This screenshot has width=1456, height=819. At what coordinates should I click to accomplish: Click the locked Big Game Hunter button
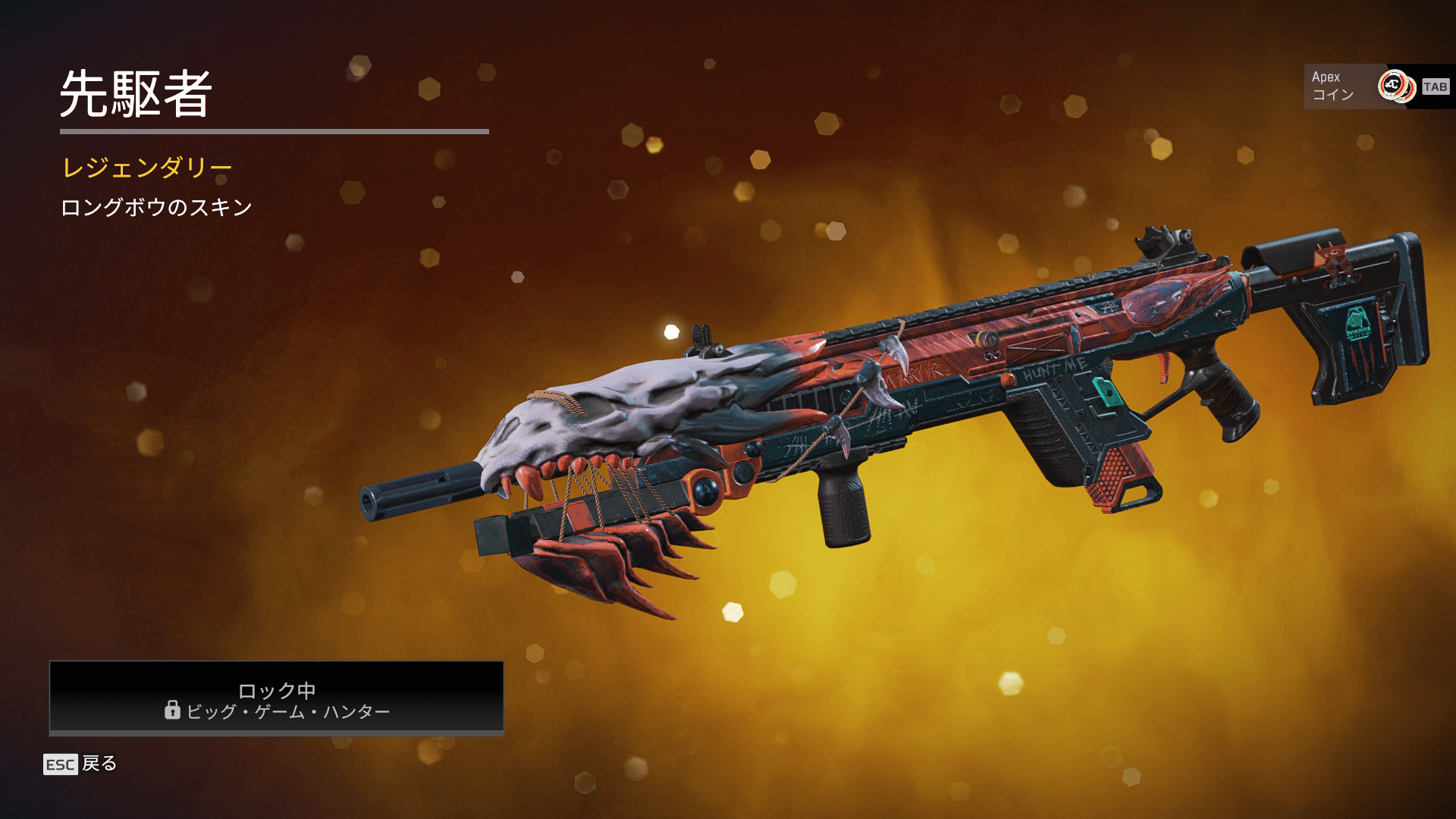click(x=277, y=698)
